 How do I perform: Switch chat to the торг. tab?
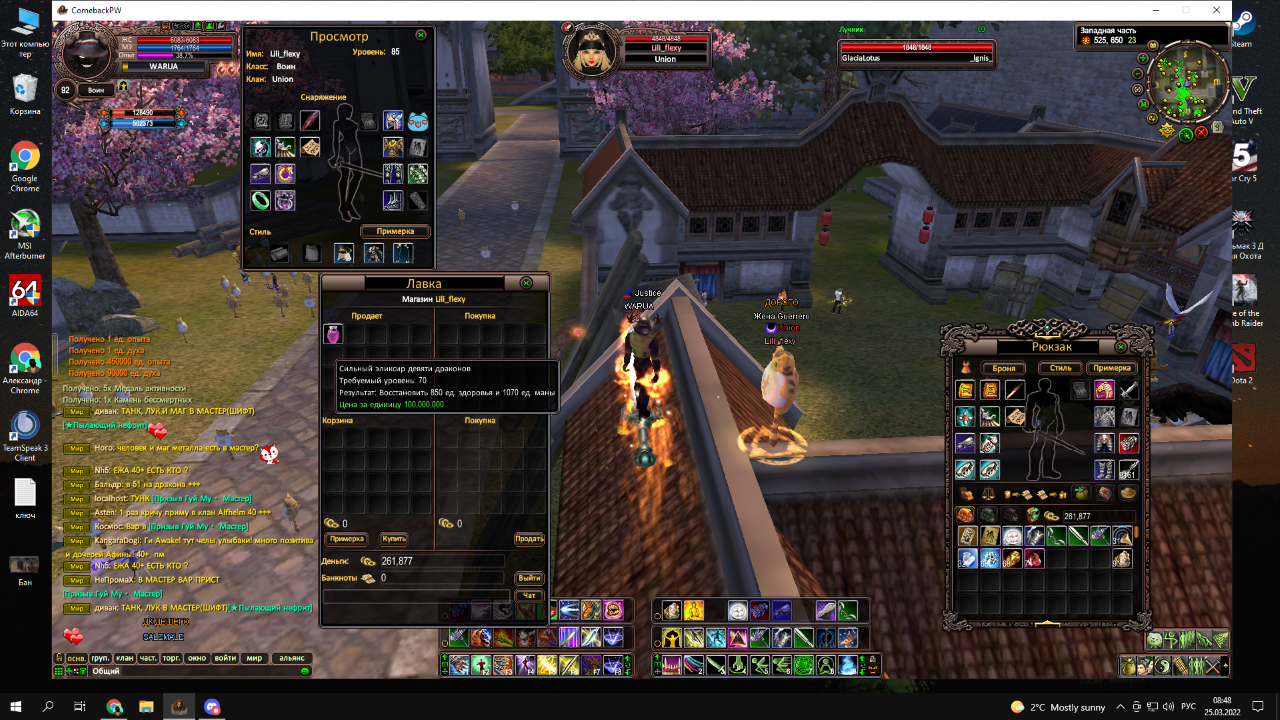(172, 658)
